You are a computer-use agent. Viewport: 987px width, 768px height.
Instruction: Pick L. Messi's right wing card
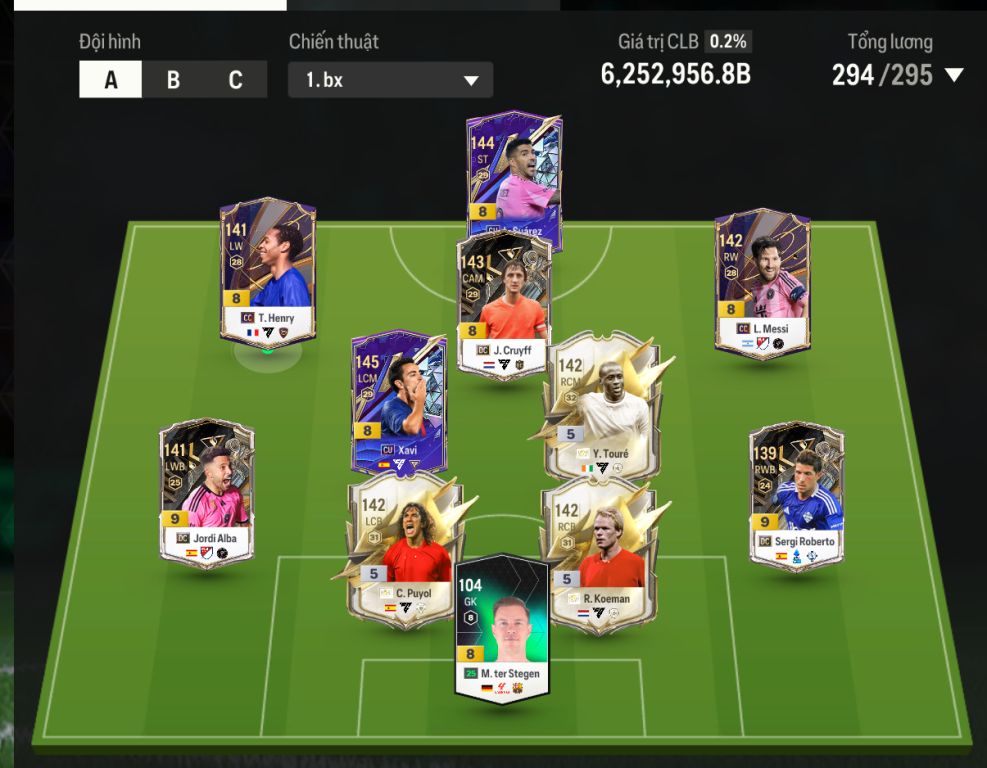click(x=762, y=280)
